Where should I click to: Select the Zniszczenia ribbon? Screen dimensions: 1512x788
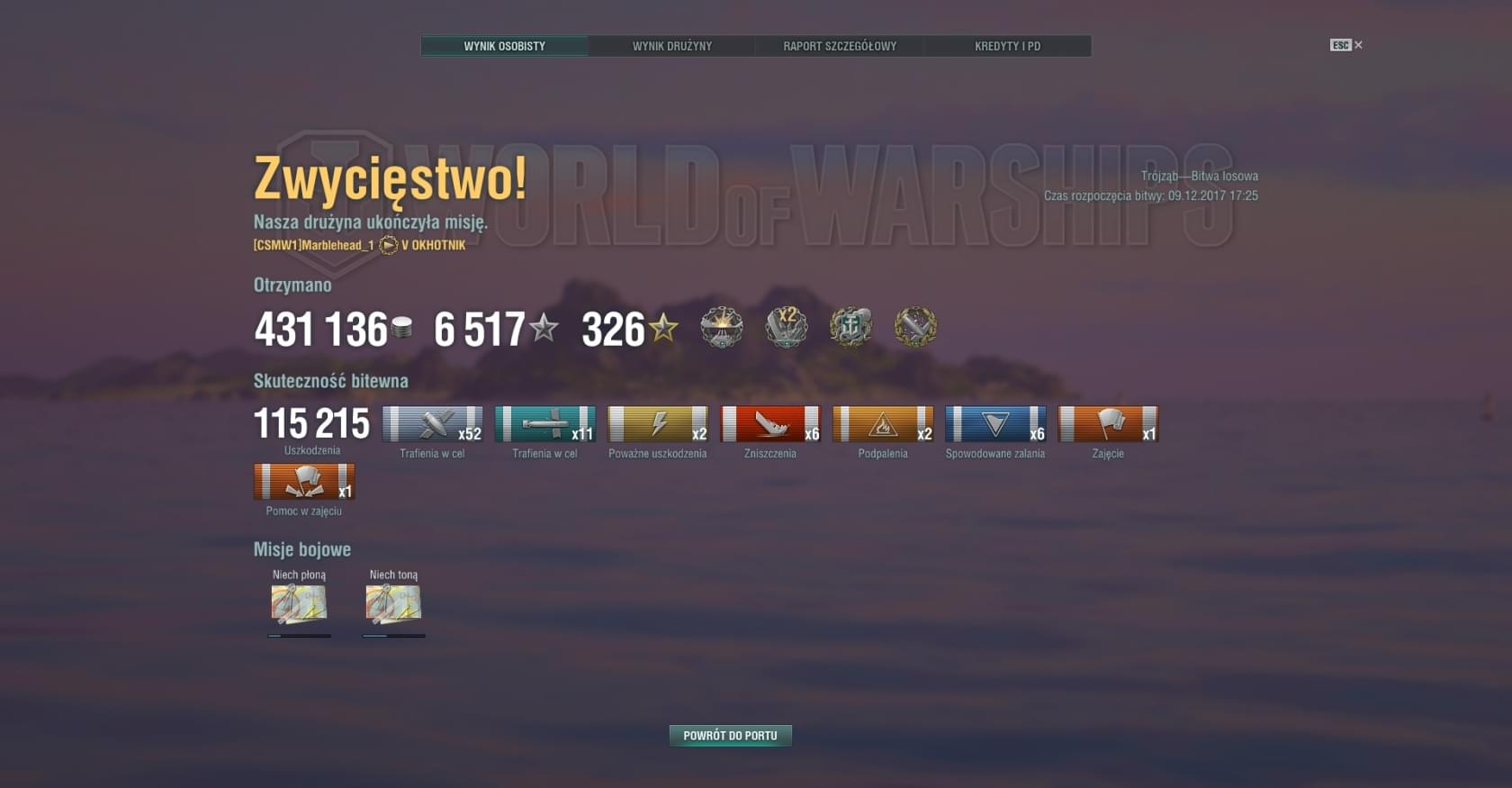pos(770,424)
